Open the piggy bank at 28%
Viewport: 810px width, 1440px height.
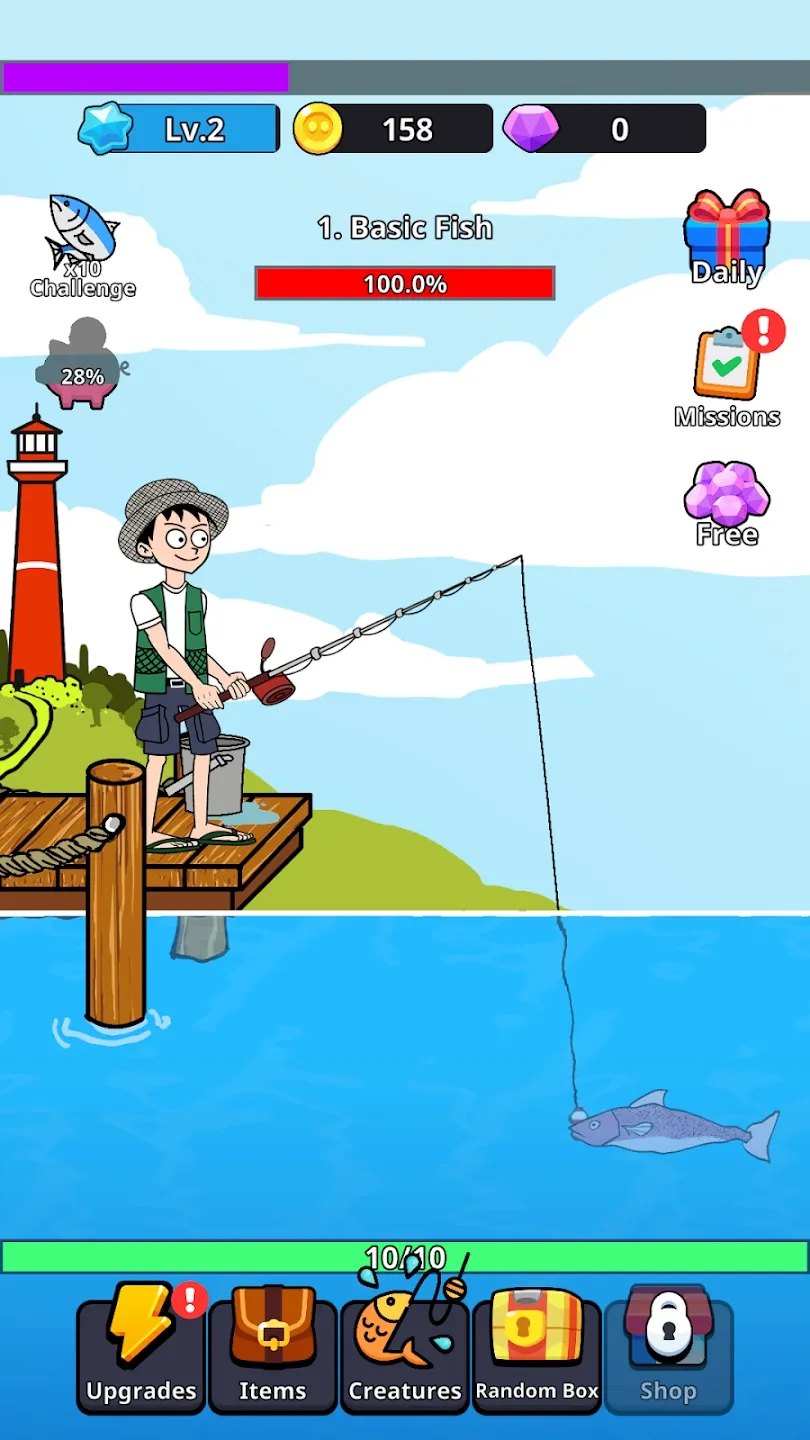point(82,368)
